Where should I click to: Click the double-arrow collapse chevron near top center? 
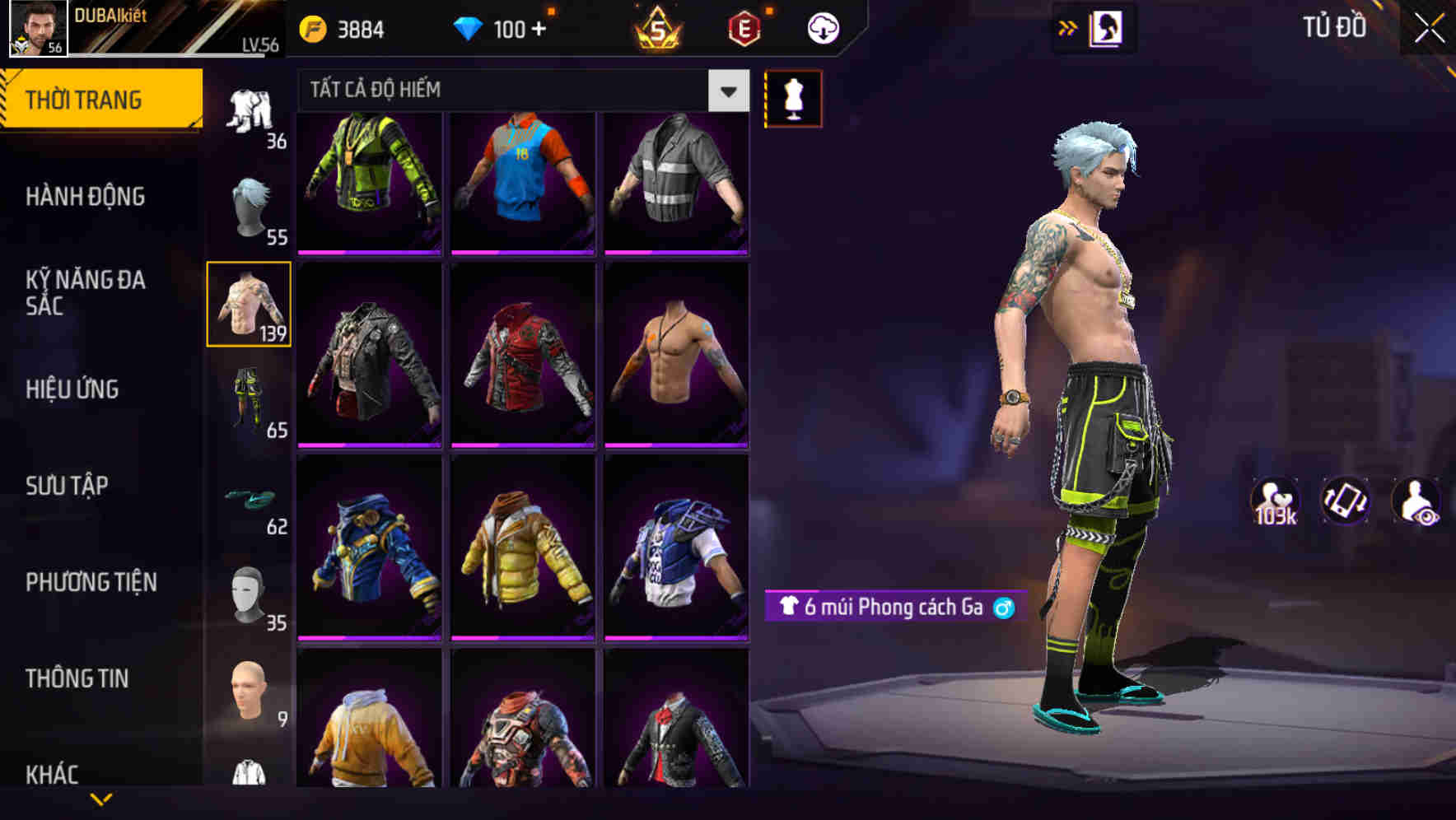pyautogui.click(x=1068, y=27)
